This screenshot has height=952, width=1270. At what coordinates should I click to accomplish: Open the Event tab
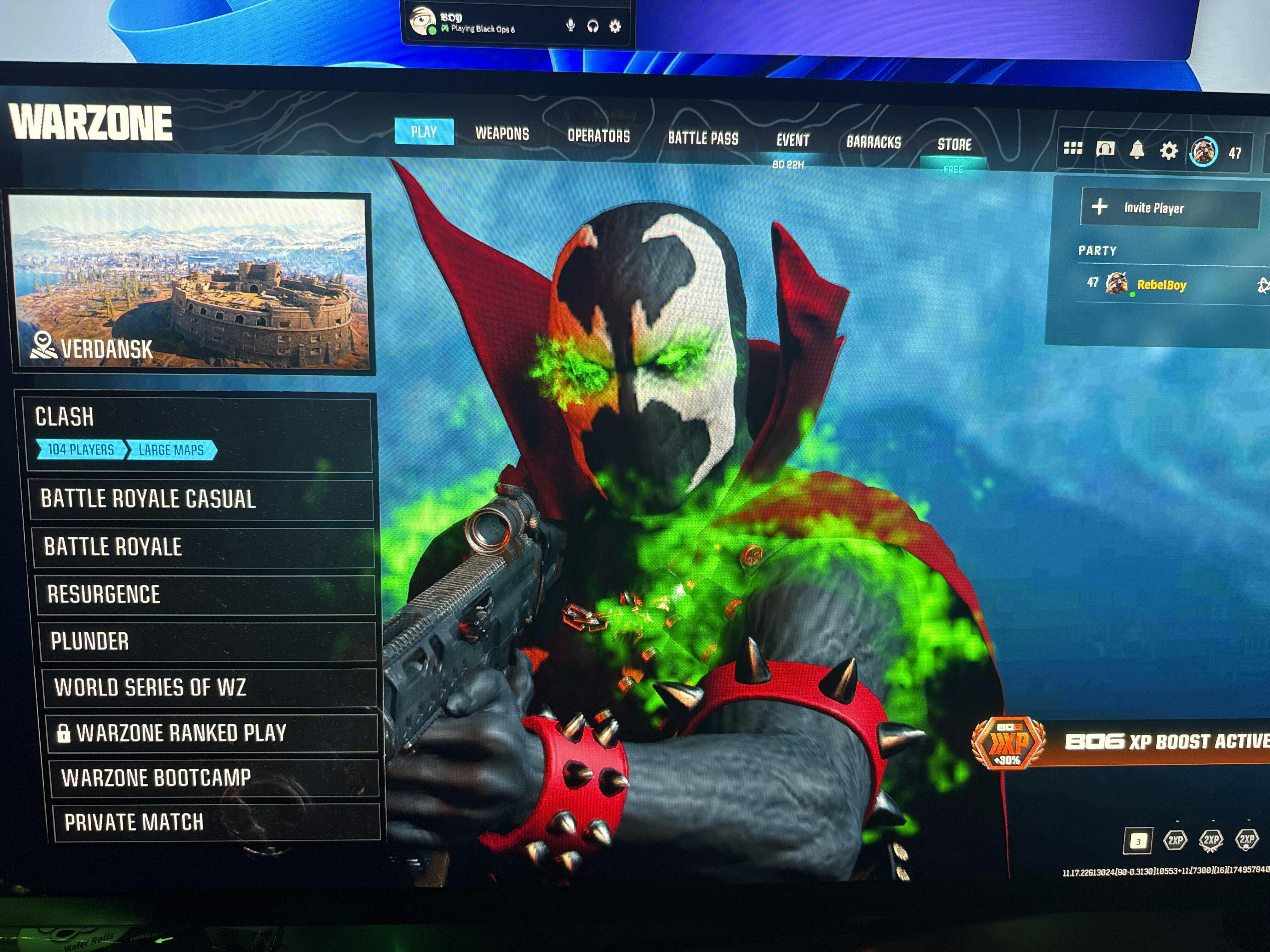click(792, 141)
